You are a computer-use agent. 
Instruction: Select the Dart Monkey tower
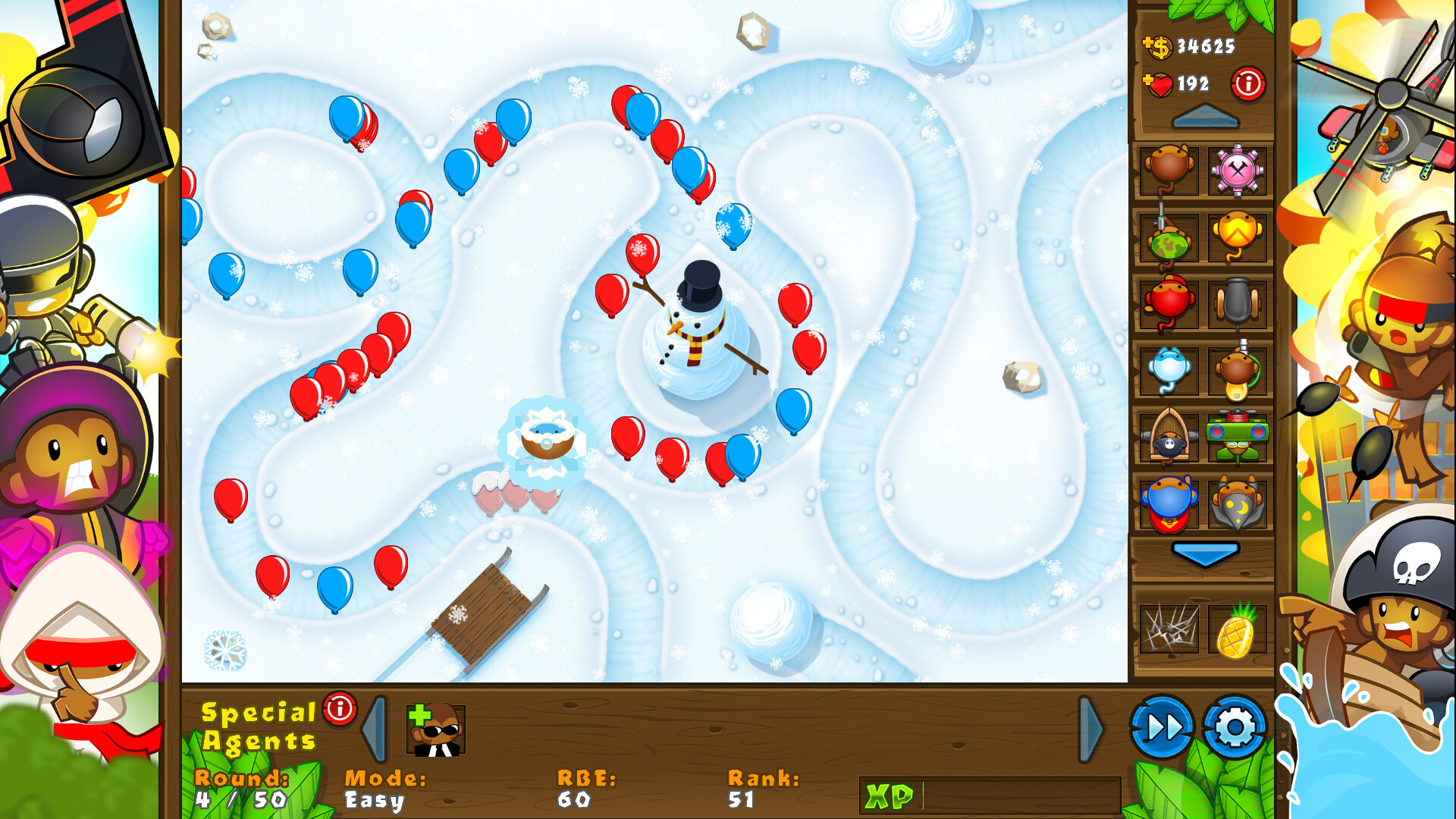pos(1168,171)
